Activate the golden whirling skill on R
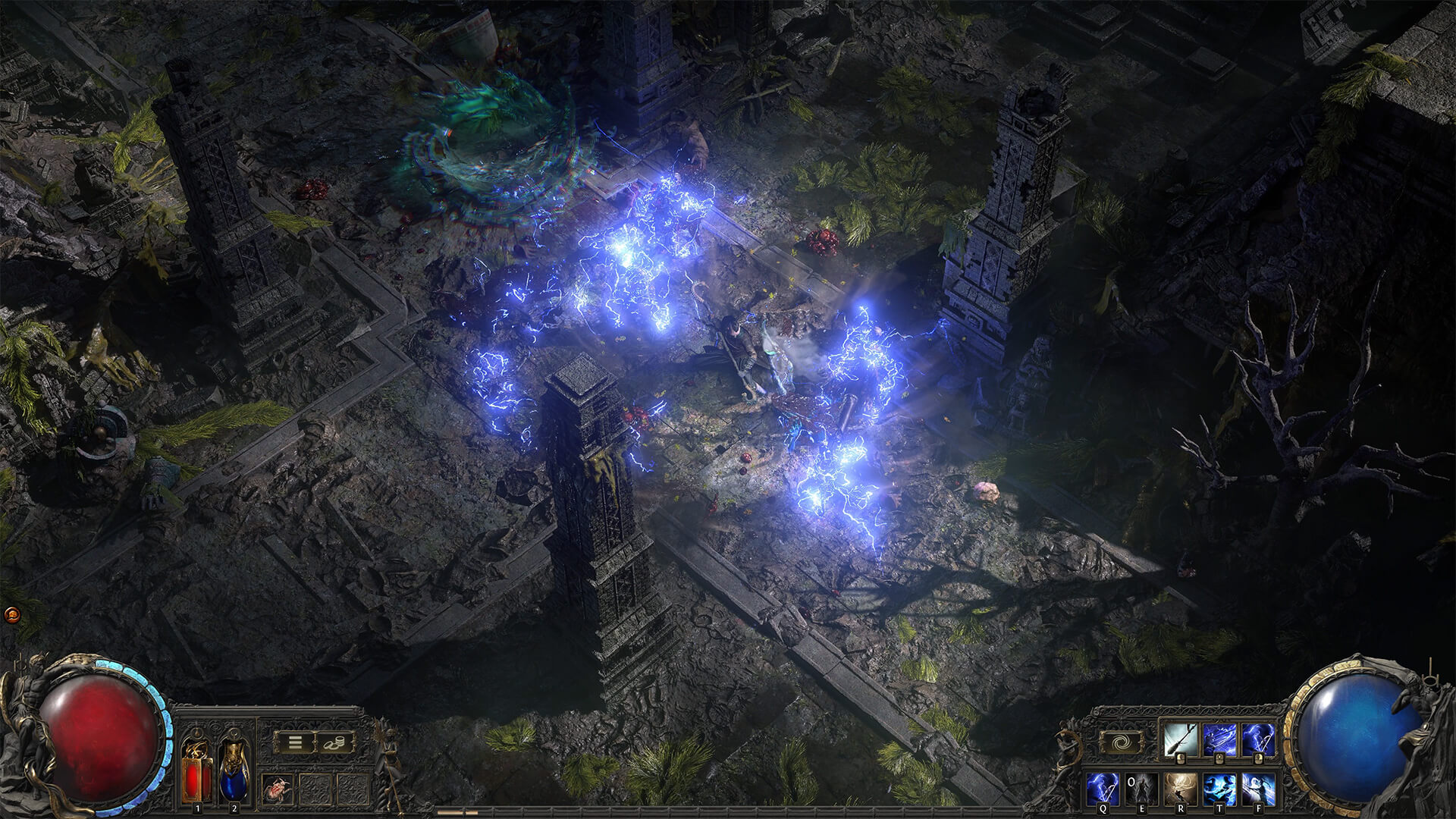1456x819 pixels. pos(1181,789)
